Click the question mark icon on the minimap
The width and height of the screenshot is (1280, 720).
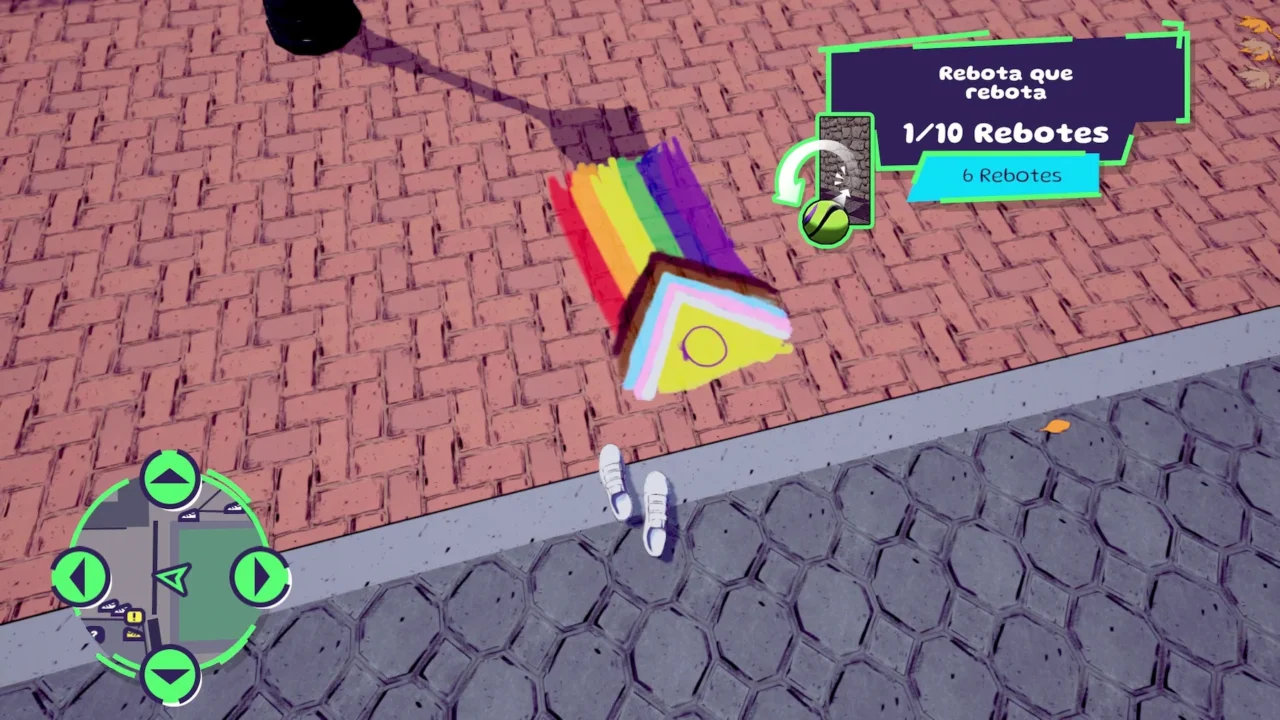click(95, 632)
